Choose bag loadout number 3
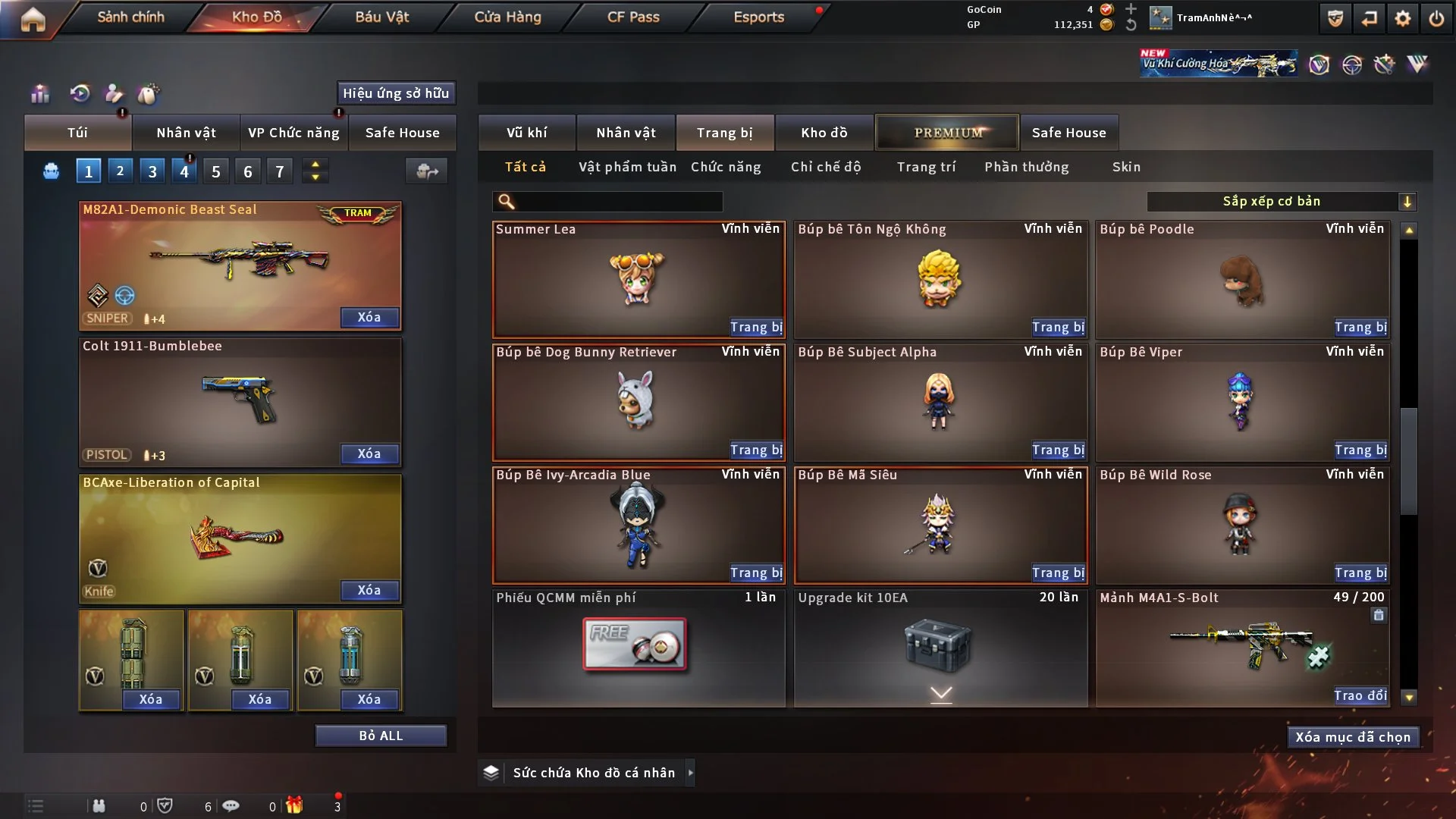The image size is (1456, 819). click(x=152, y=171)
